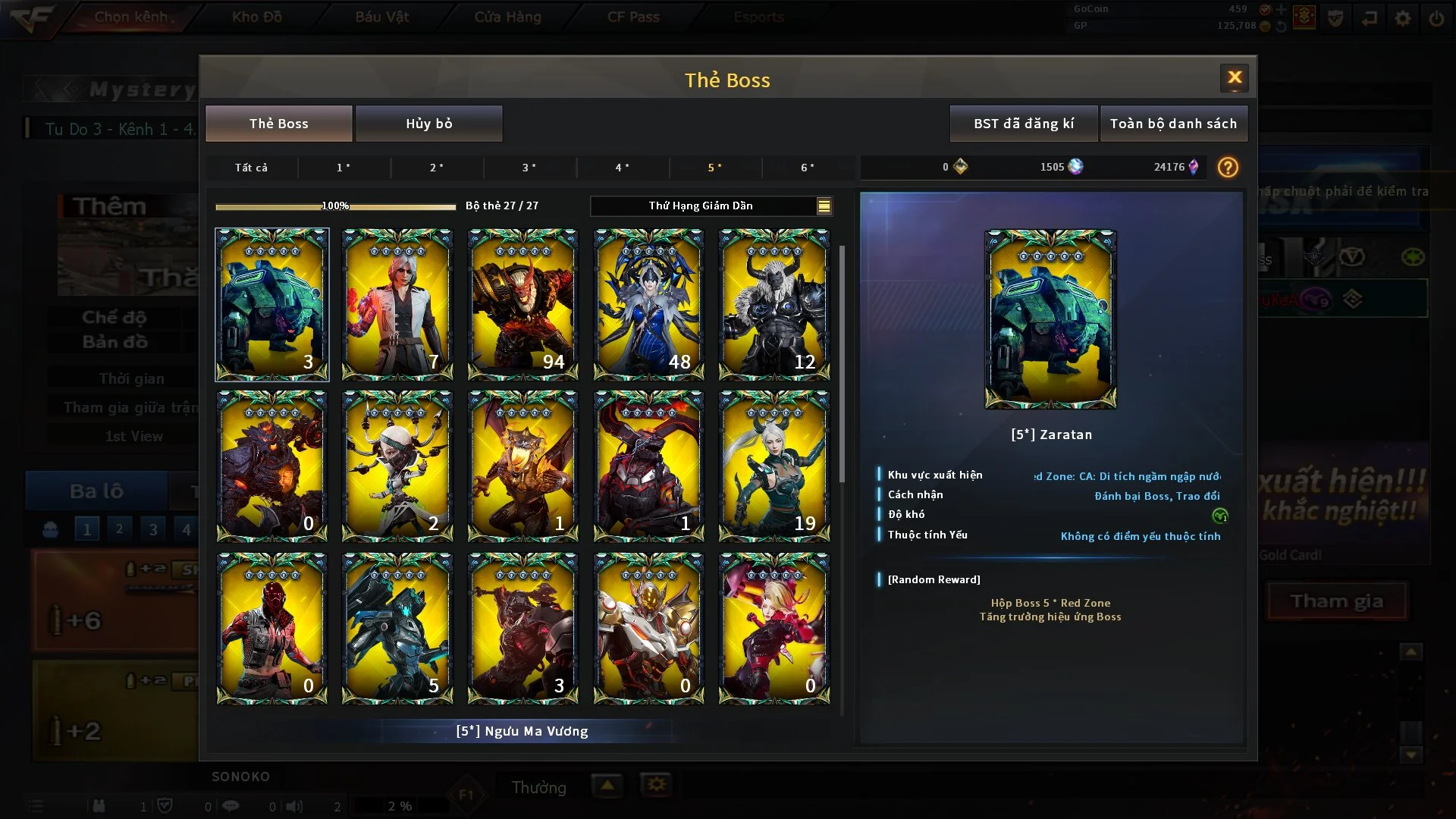1456x819 pixels.
Task: Filter cards by 1-star rank
Action: tap(344, 168)
